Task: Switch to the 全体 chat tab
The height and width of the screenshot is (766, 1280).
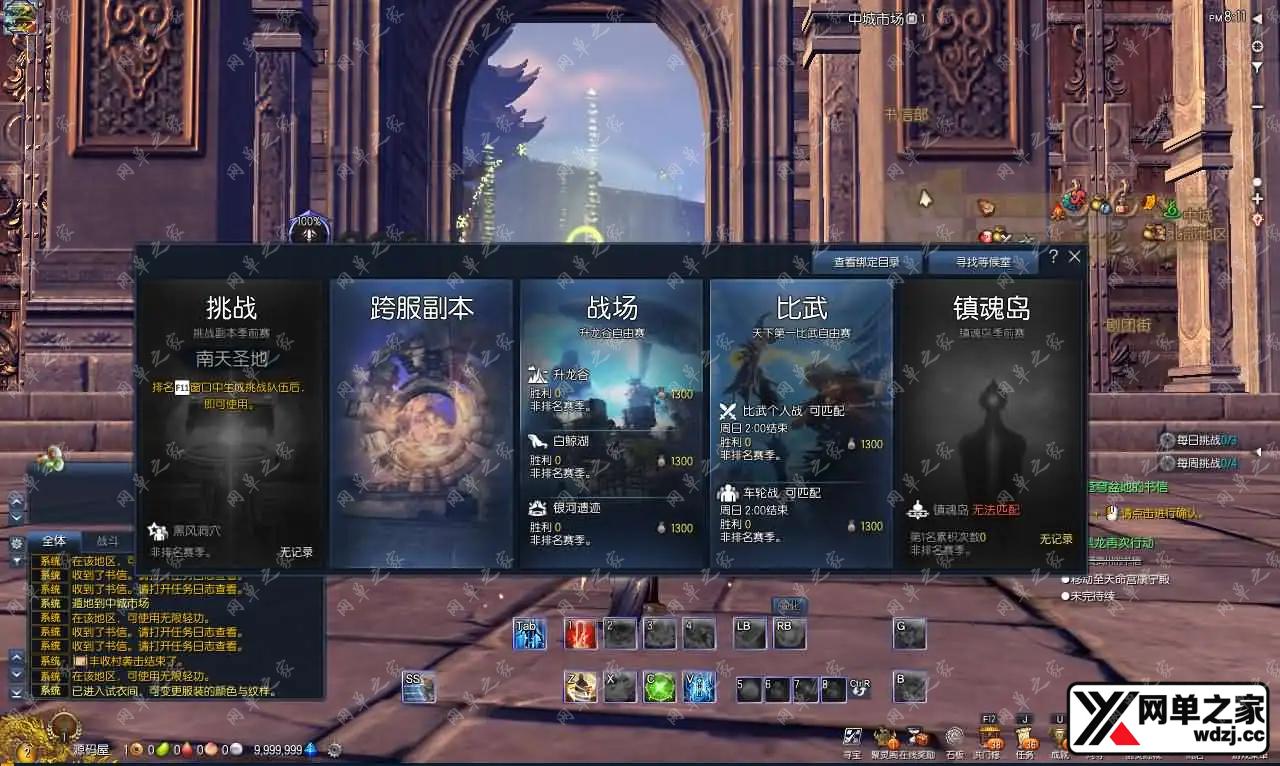Action: point(54,541)
